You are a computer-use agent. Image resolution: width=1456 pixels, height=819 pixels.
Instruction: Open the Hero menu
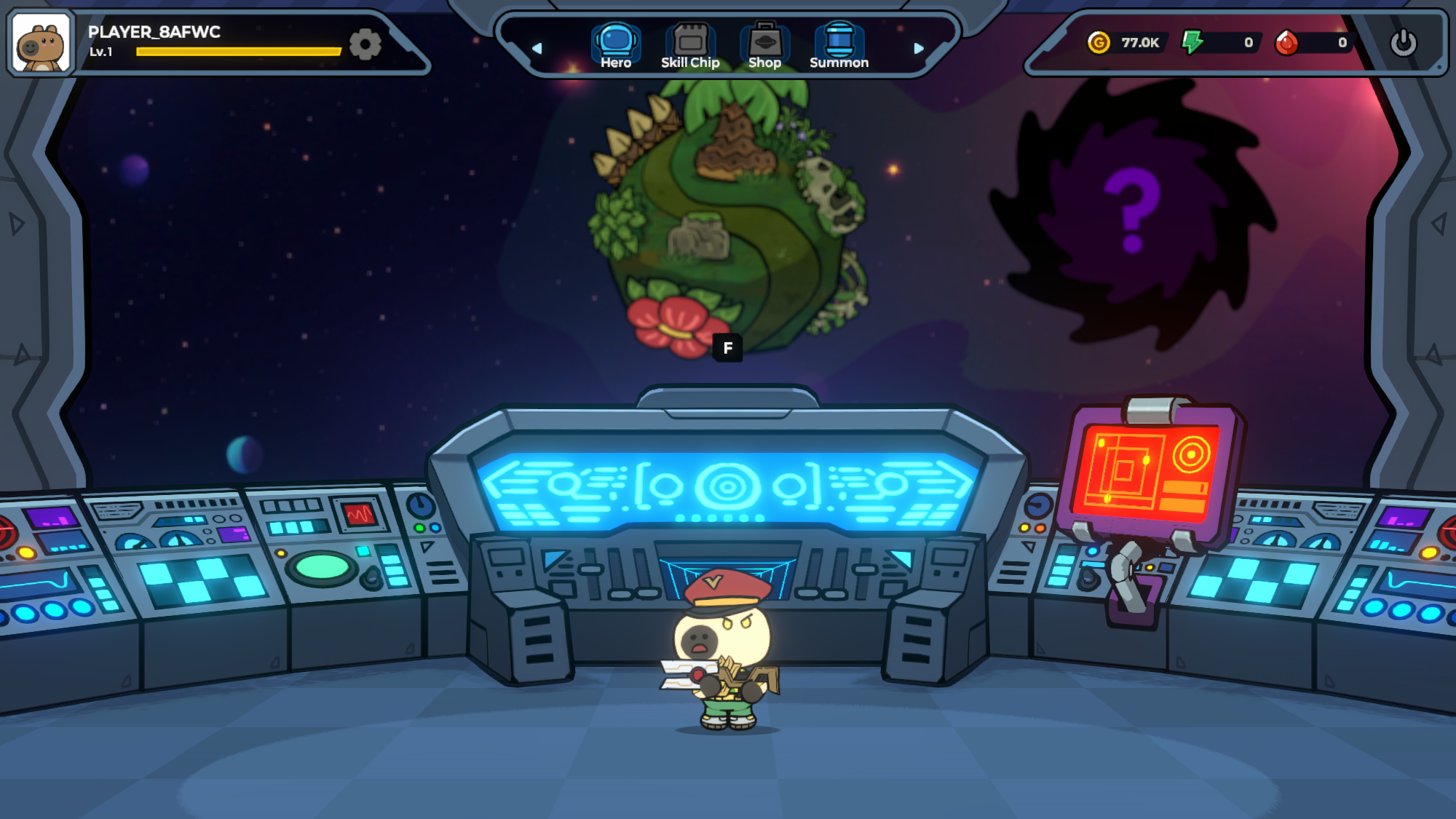616,45
